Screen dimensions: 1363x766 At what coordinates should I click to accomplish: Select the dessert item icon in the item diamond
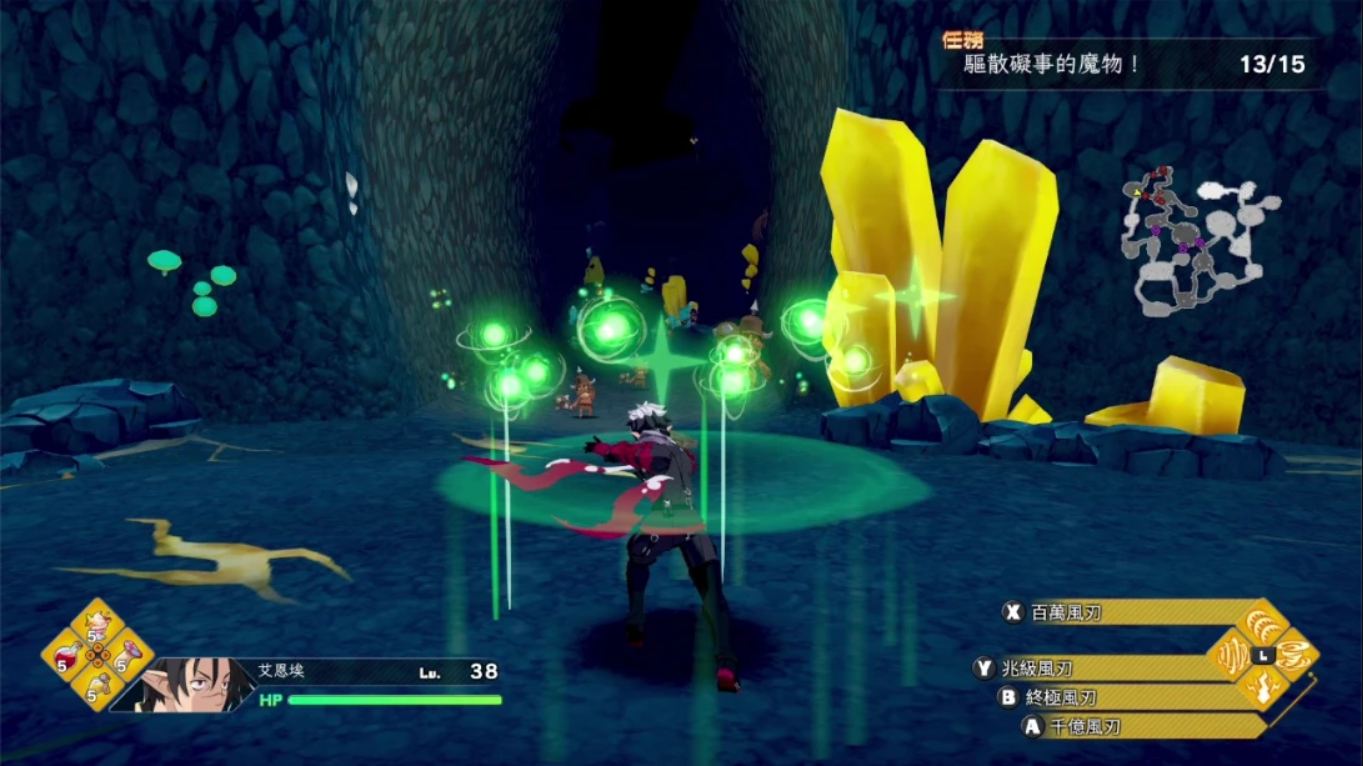(x=96, y=622)
